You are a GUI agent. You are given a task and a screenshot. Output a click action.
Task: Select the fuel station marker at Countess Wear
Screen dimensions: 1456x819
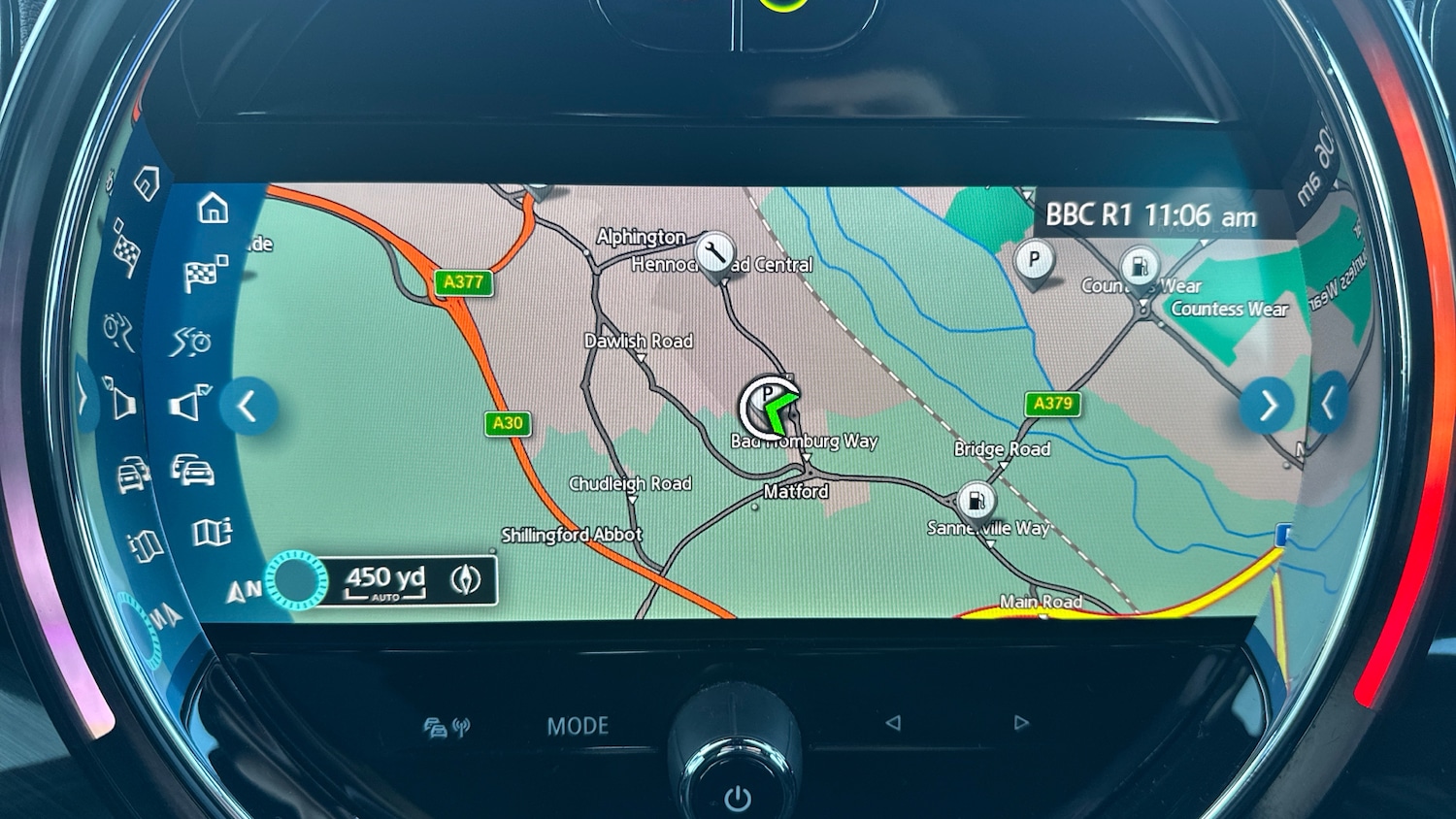1140,266
